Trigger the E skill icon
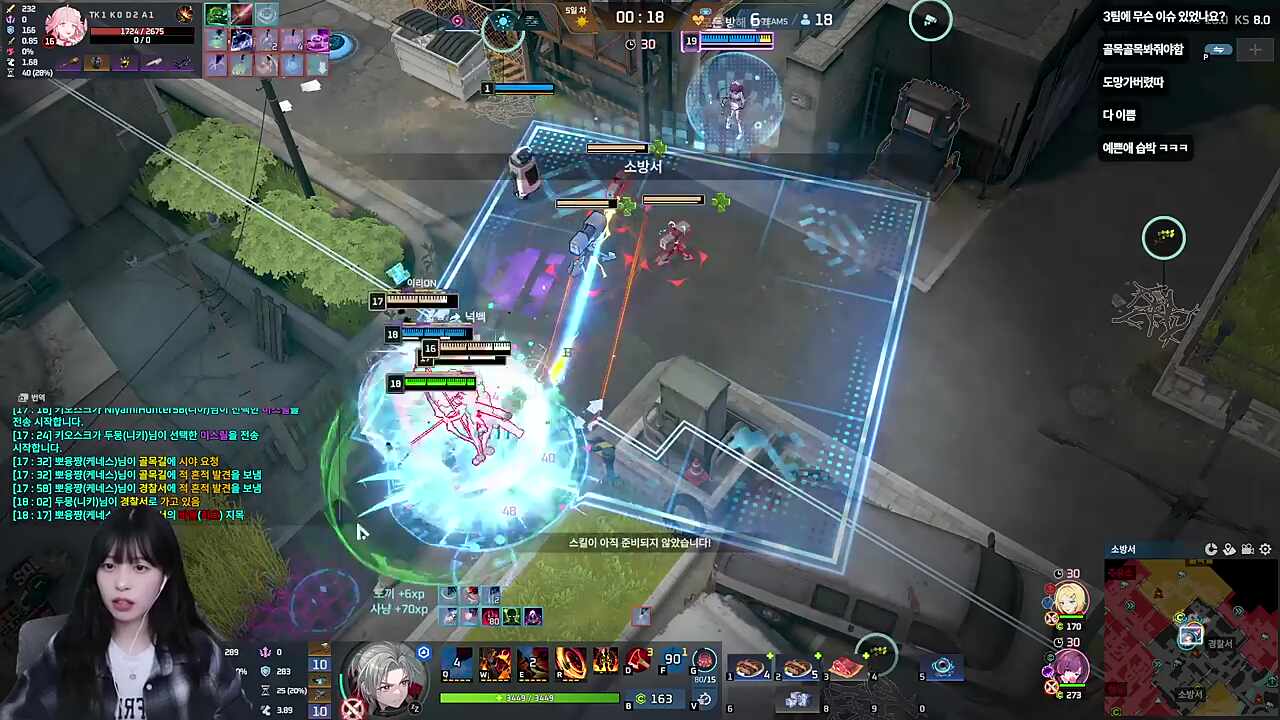 pos(533,662)
